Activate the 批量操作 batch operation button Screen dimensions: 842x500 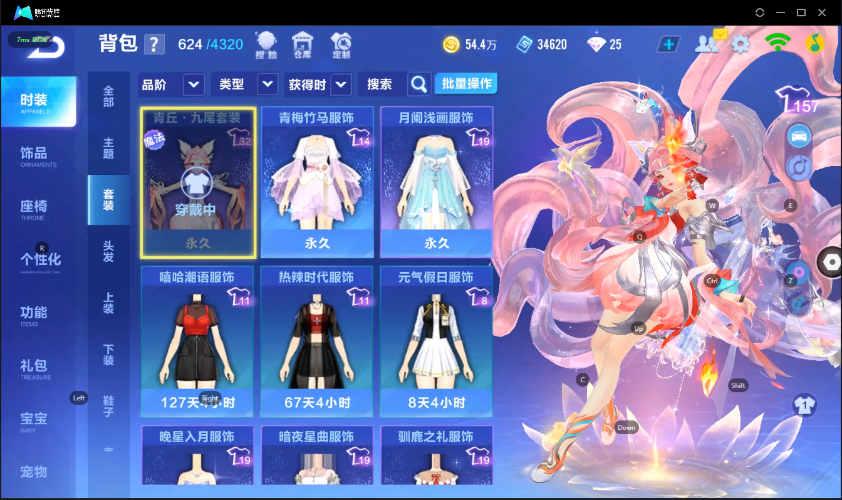pos(467,83)
